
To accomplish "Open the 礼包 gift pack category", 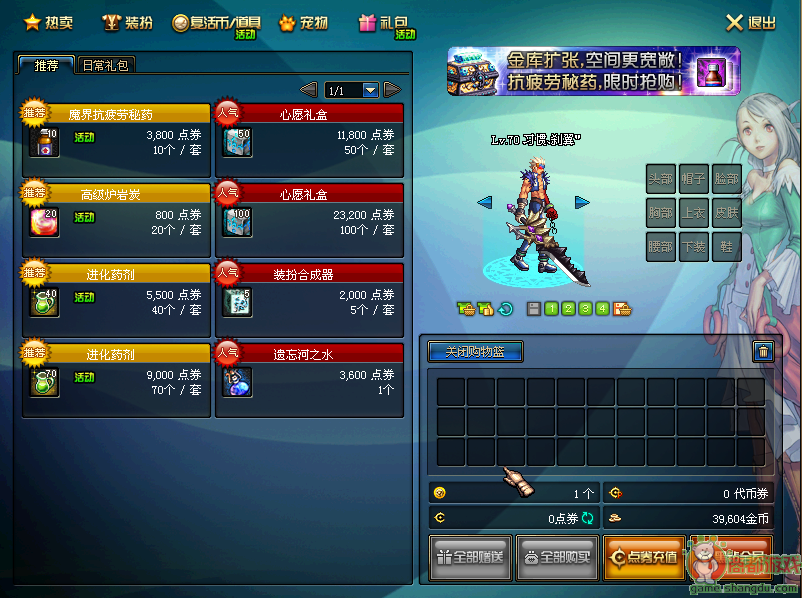I will [x=384, y=22].
